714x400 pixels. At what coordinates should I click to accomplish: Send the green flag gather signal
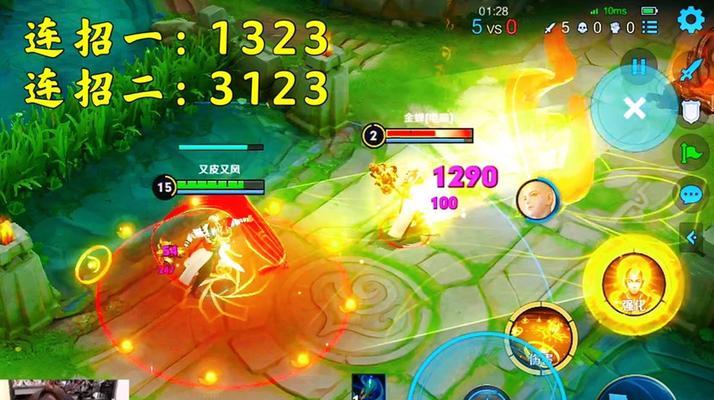click(692, 152)
